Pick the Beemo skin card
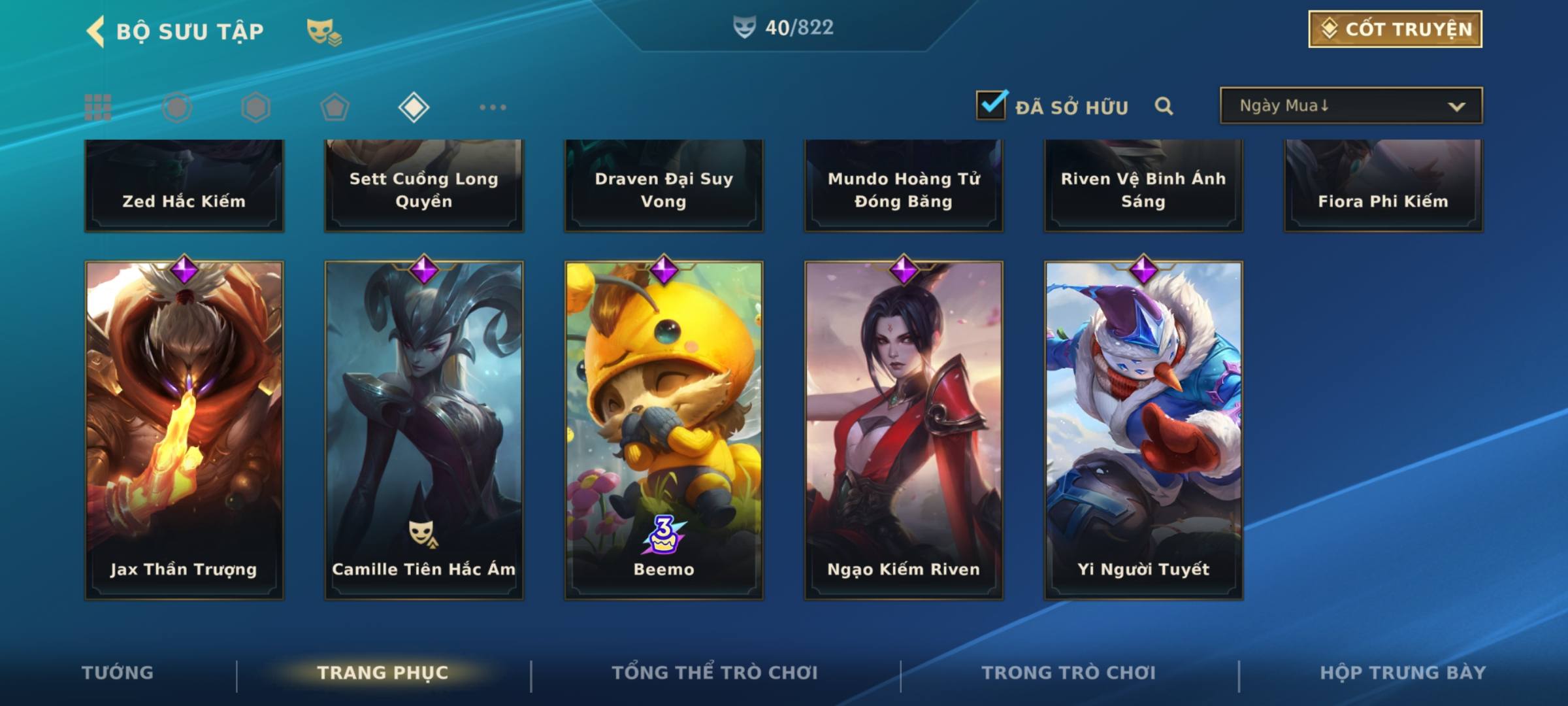Image resolution: width=1568 pixels, height=706 pixels. [664, 430]
